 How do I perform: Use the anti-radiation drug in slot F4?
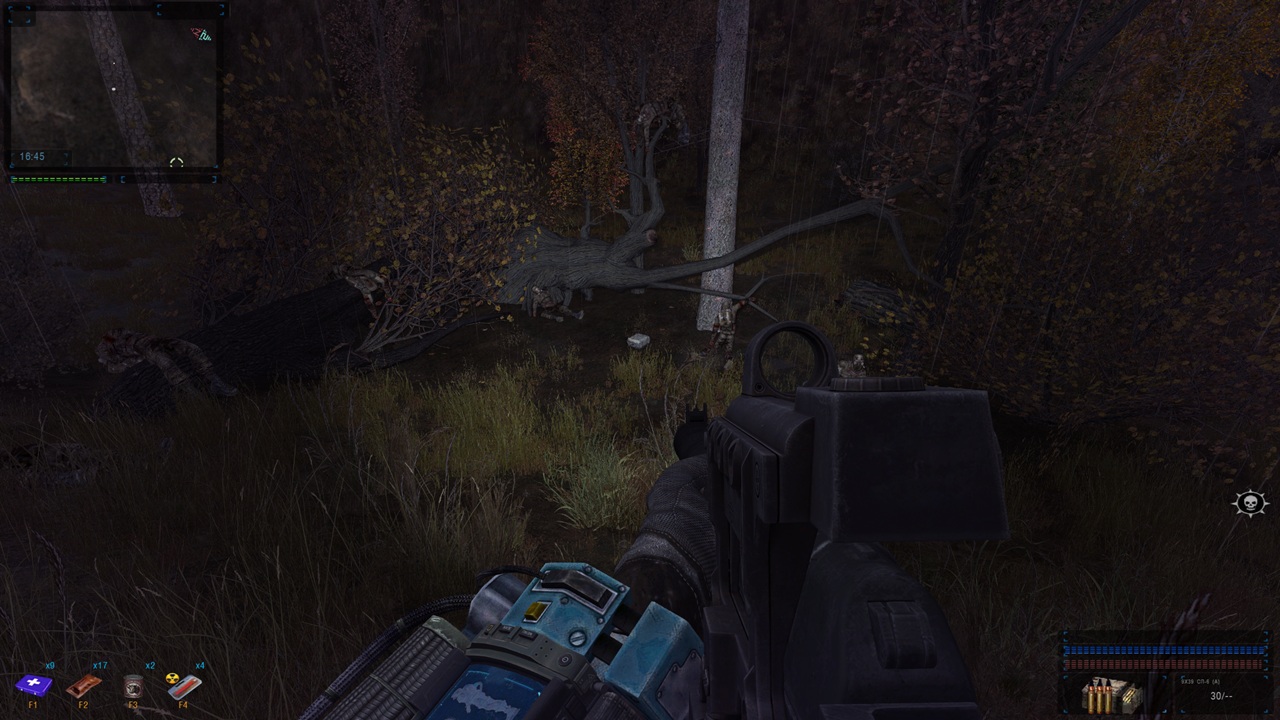coord(184,687)
